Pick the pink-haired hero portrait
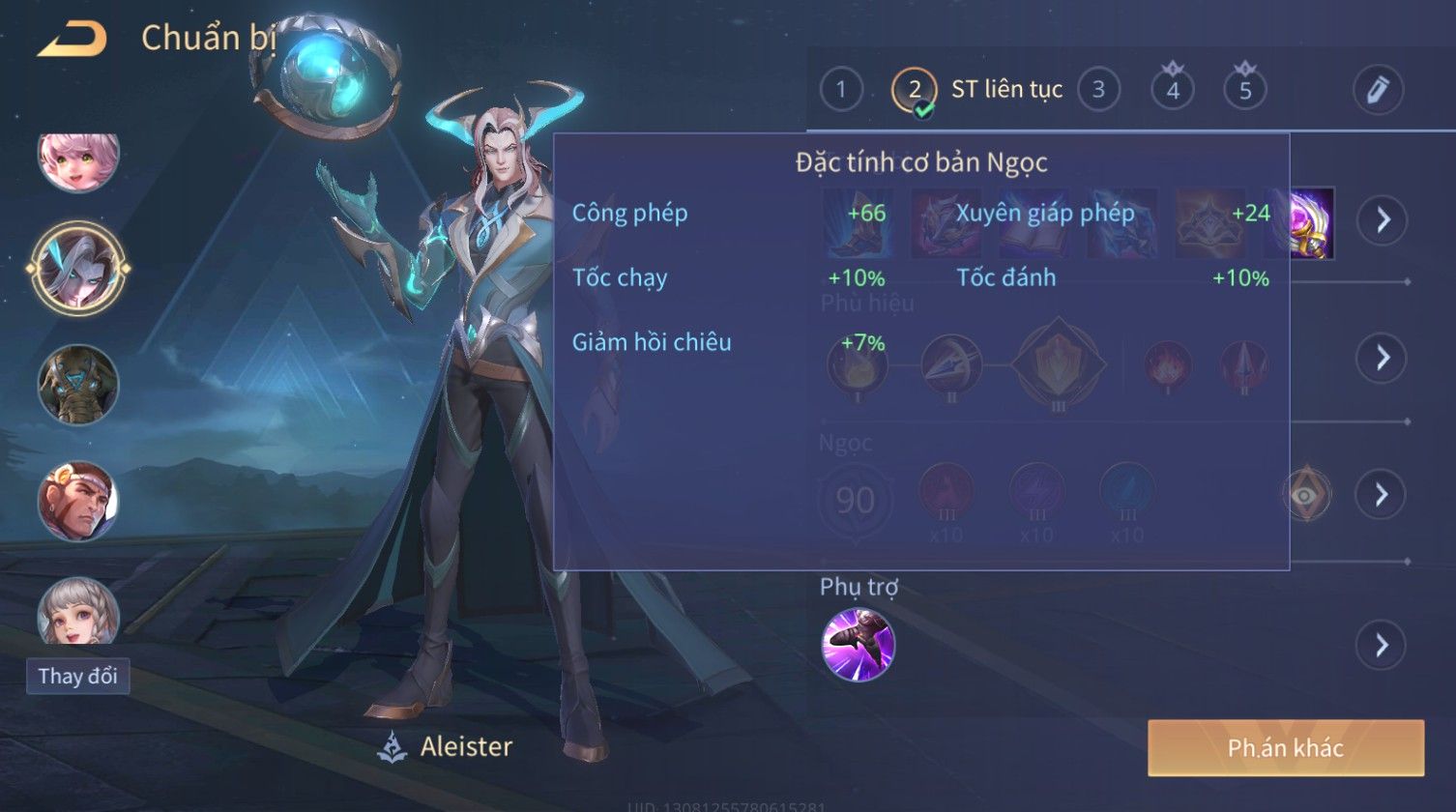Screen dimensions: 1456x812 coord(78,159)
